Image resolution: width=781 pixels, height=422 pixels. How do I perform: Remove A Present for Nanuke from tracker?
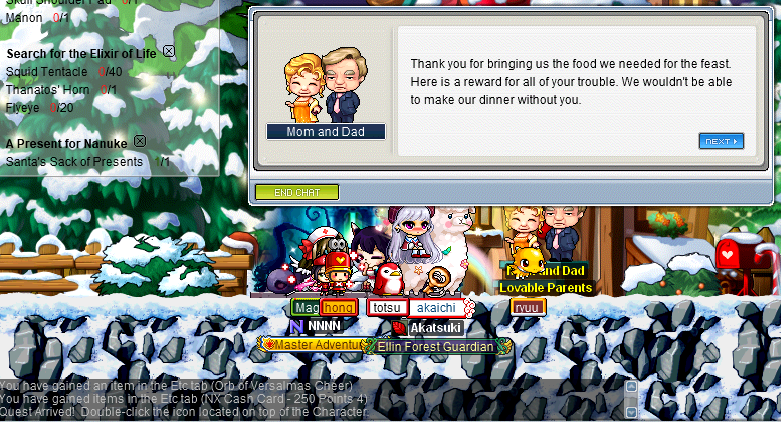click(x=140, y=142)
